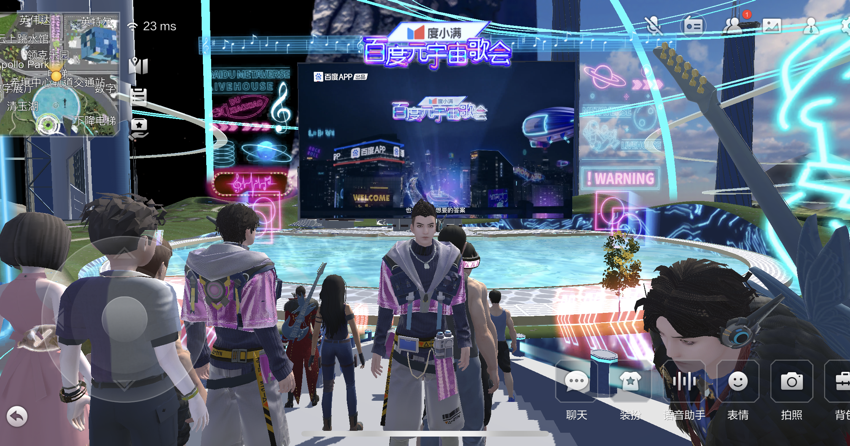Open the picture gallery icon
Image resolution: width=850 pixels, height=446 pixels.
[x=772, y=25]
